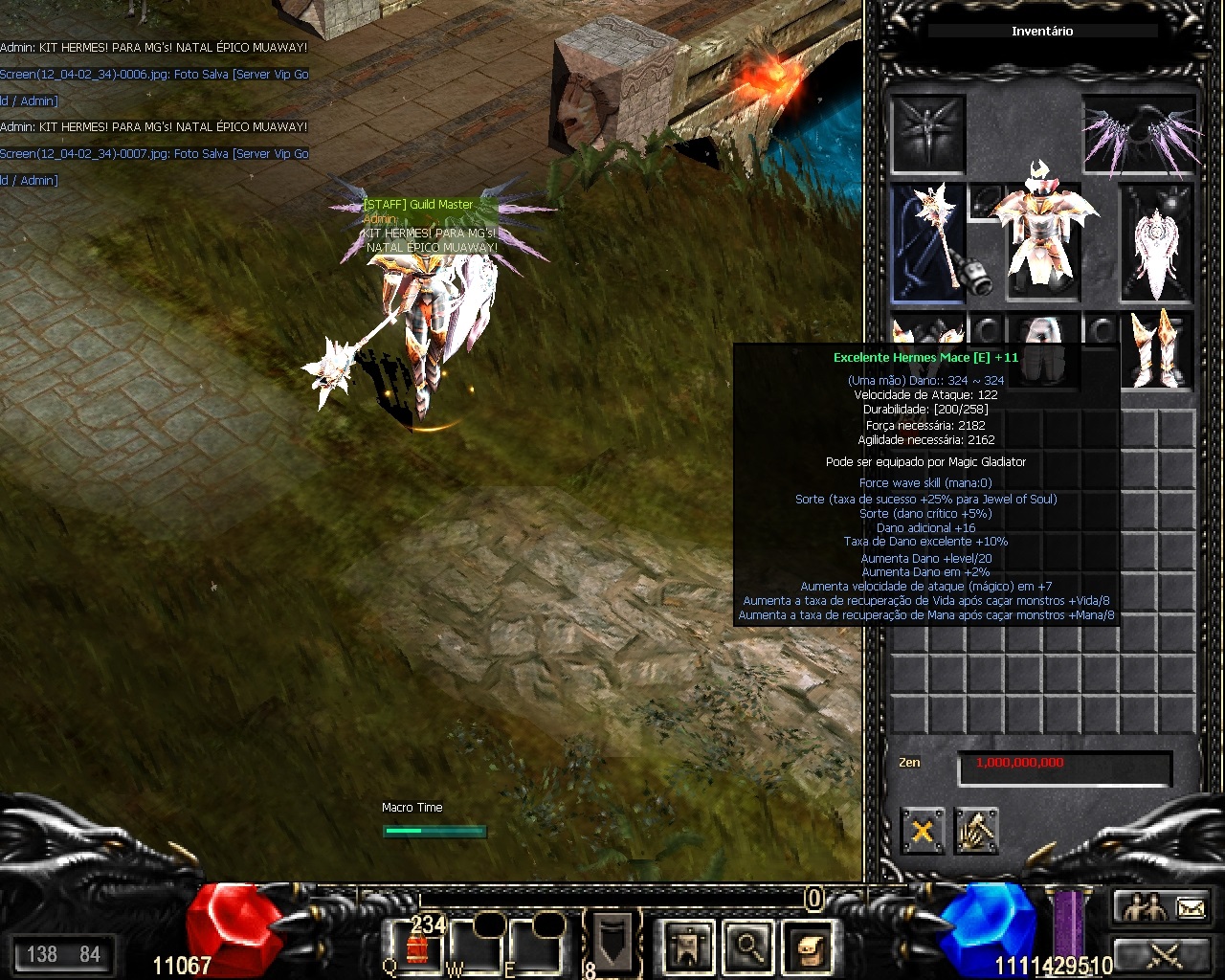Use the red potion in Q slot
The width and height of the screenshot is (1225, 980).
coord(416,946)
